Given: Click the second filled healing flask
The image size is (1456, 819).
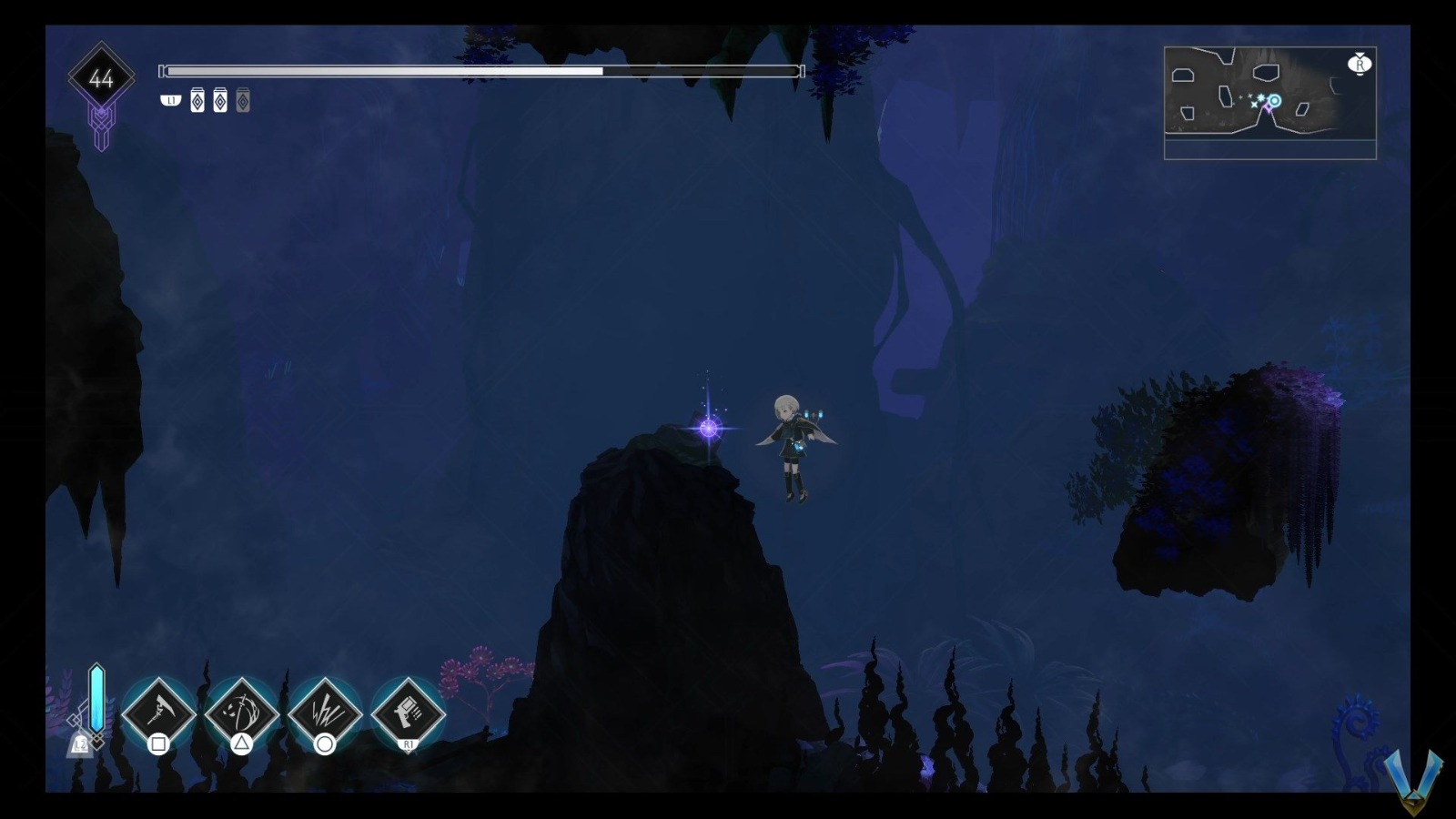Looking at the screenshot, I should (x=220, y=100).
